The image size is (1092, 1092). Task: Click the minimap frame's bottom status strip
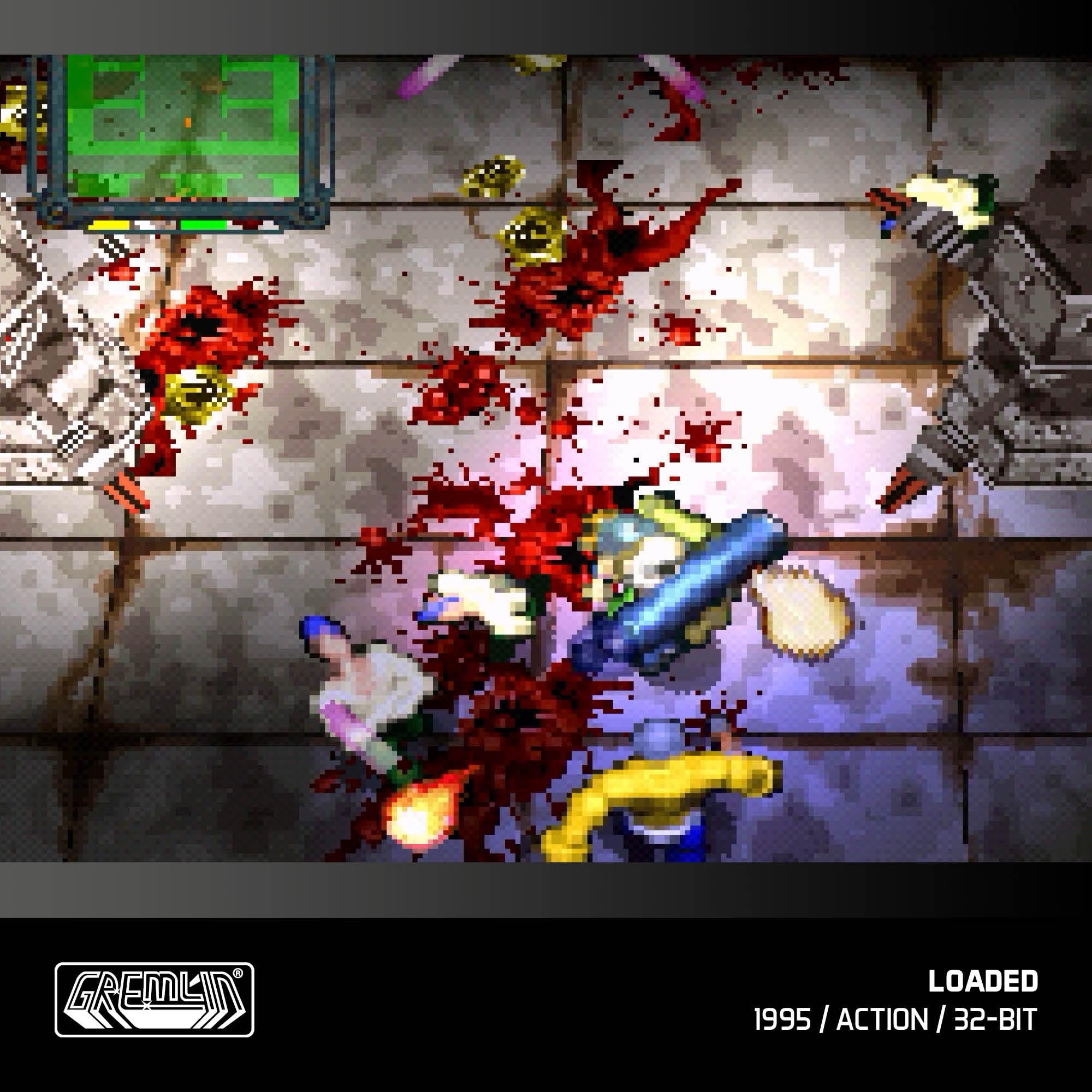(x=181, y=226)
